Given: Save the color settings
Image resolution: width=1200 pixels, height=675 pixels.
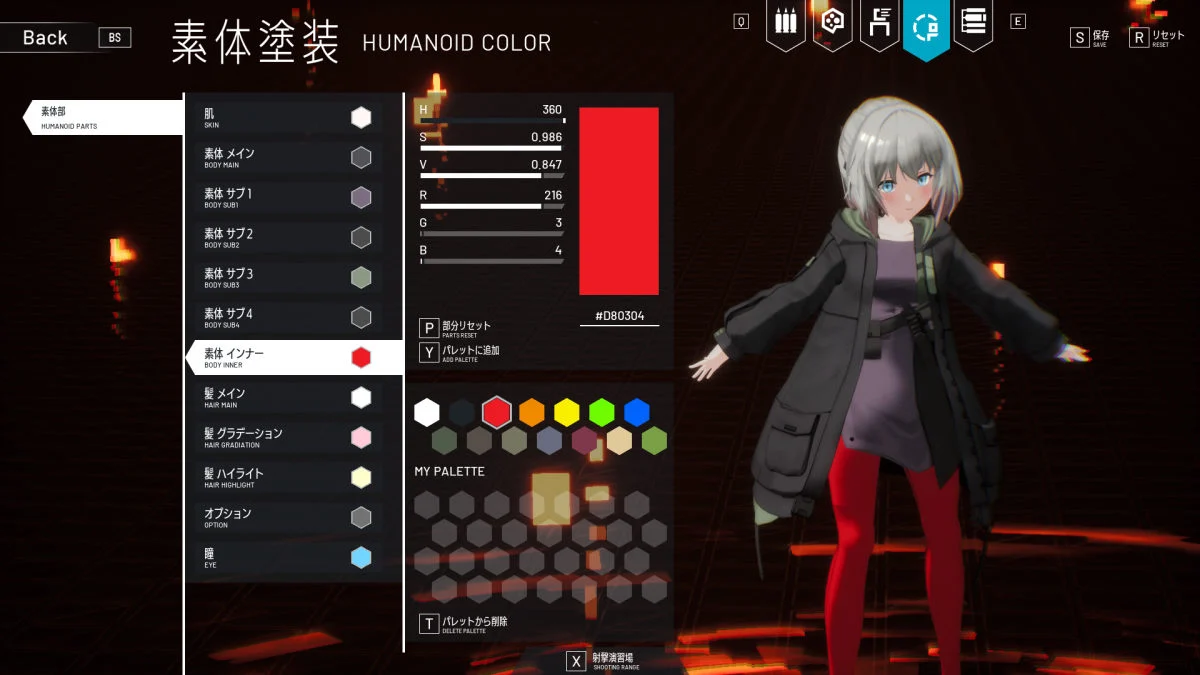Looking at the screenshot, I should click(1090, 38).
